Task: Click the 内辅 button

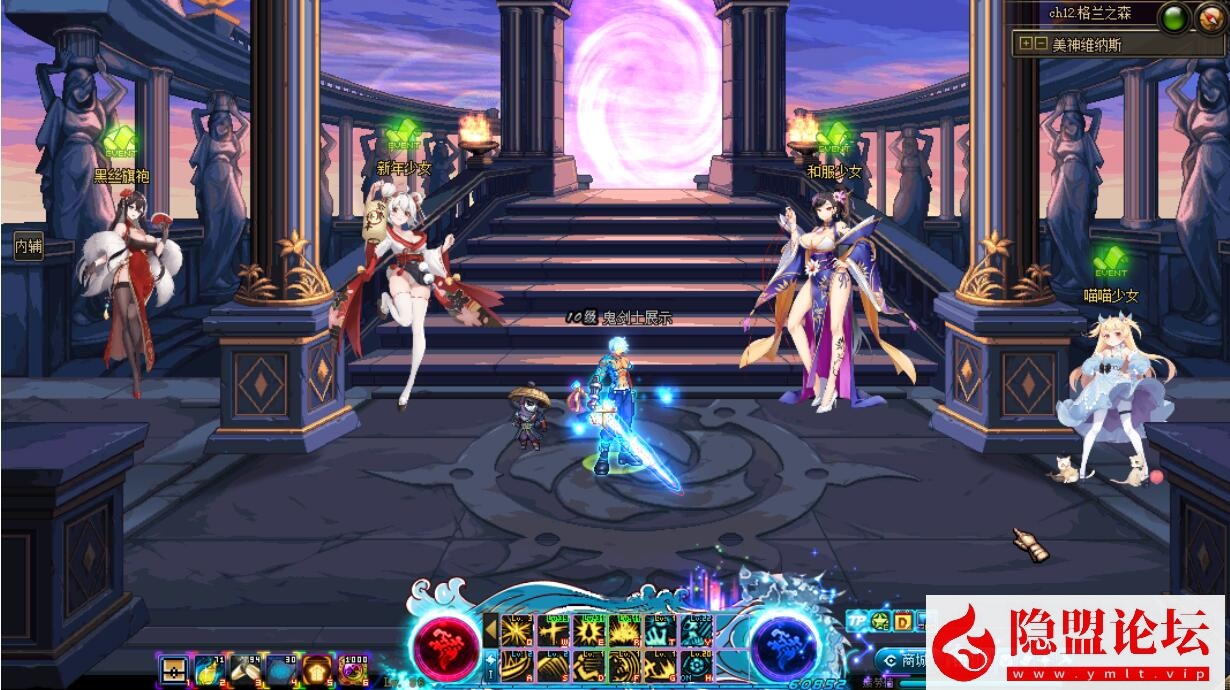Action: point(28,247)
